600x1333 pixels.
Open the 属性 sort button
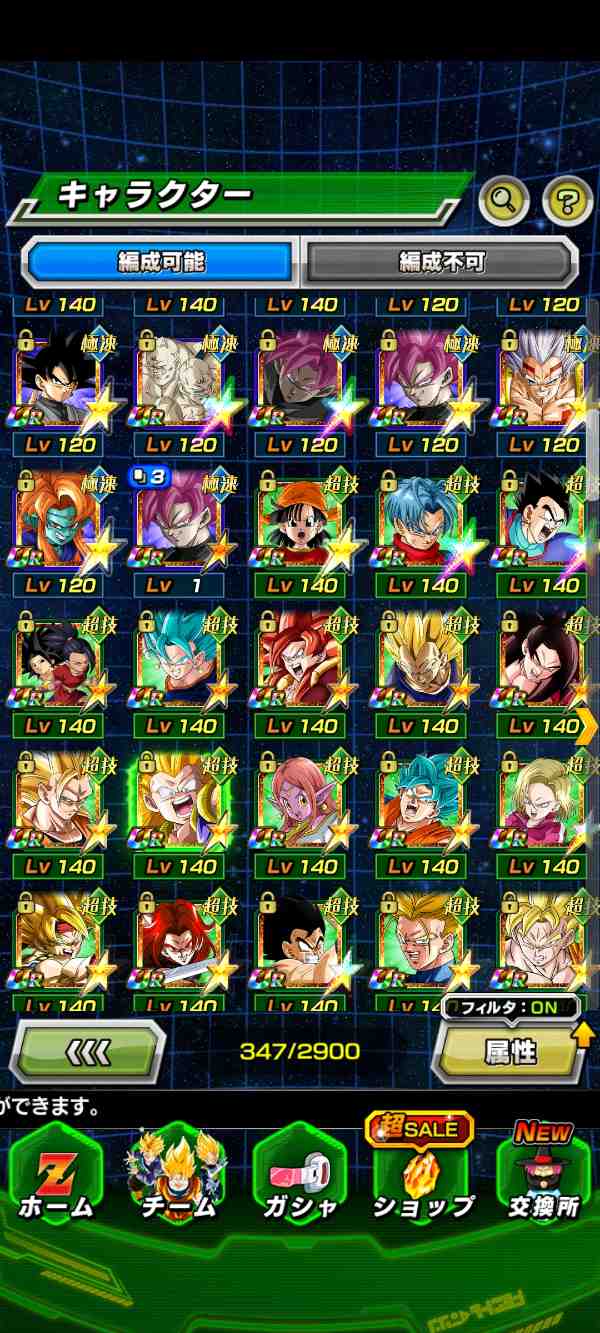tap(510, 1052)
